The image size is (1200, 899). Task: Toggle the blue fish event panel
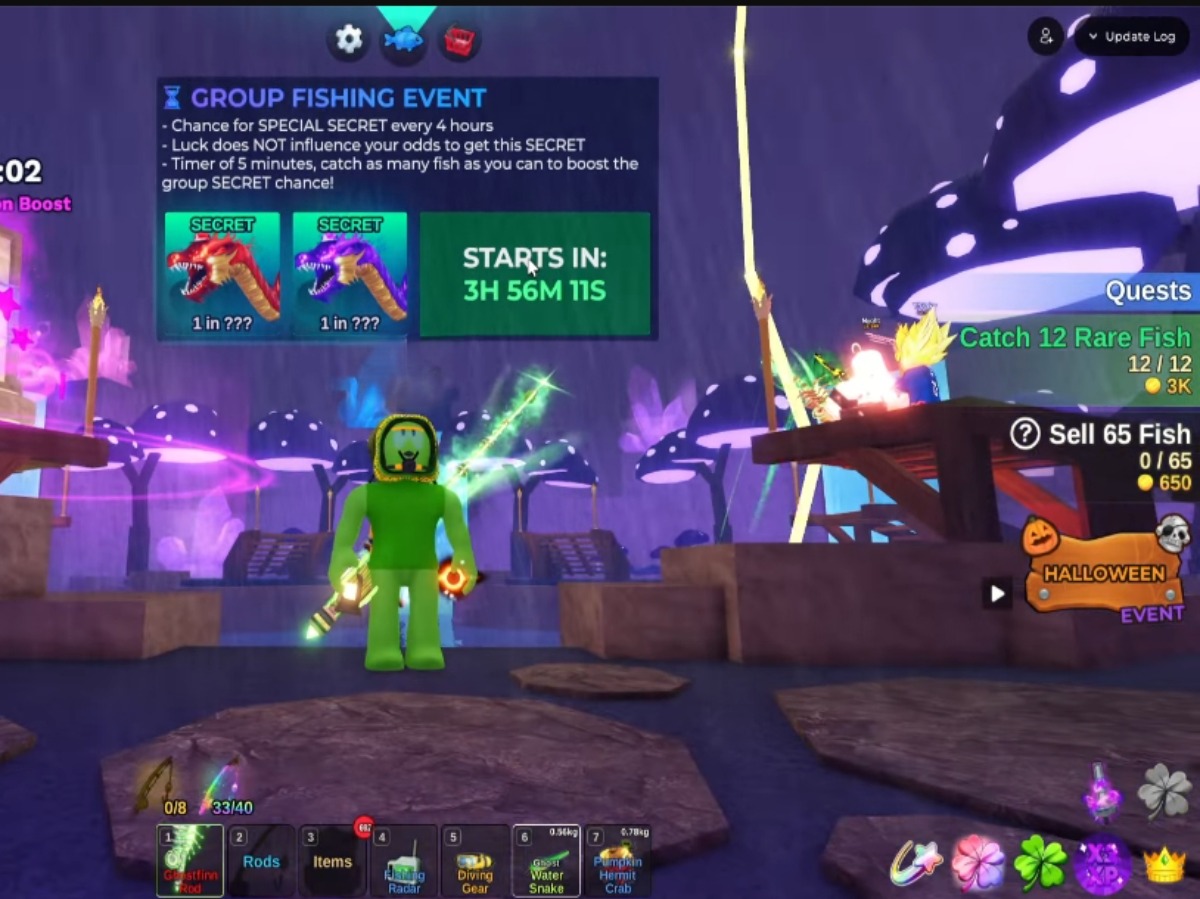tap(404, 41)
